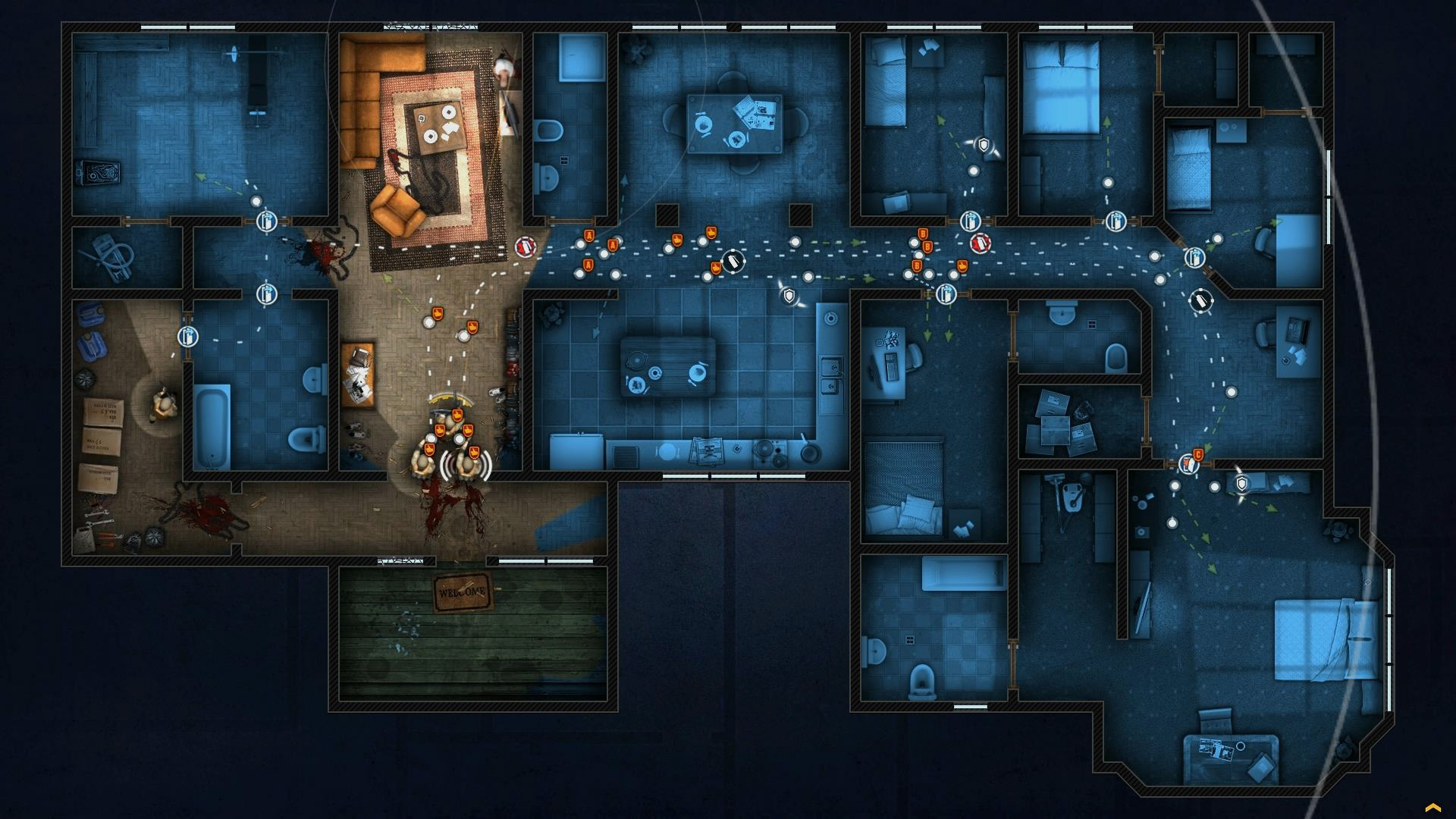Click the door breach icon between the top-right bedrooms
1456x819 pixels.
[x=1116, y=221]
